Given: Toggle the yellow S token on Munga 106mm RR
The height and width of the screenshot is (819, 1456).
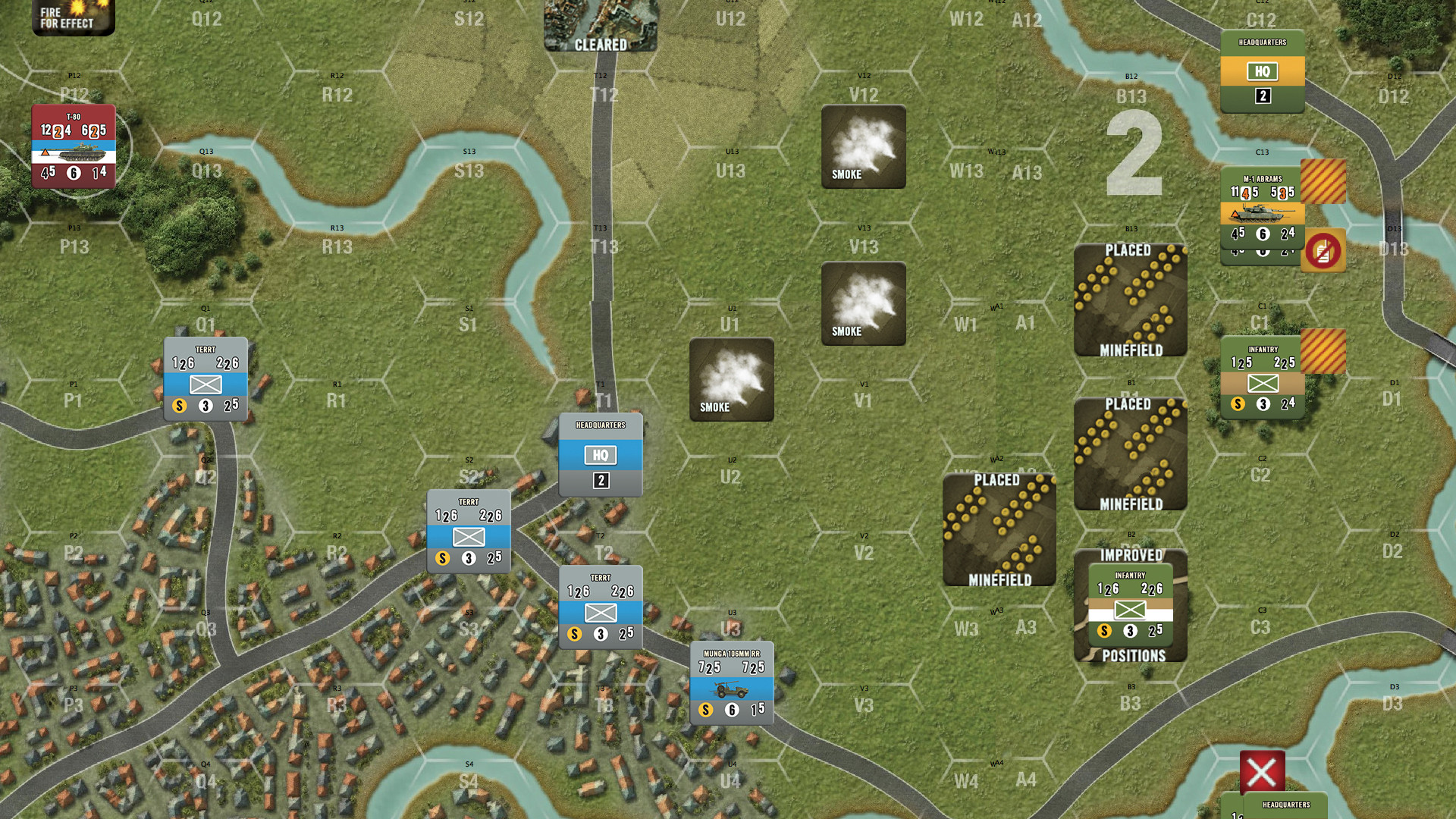Looking at the screenshot, I should click(704, 711).
